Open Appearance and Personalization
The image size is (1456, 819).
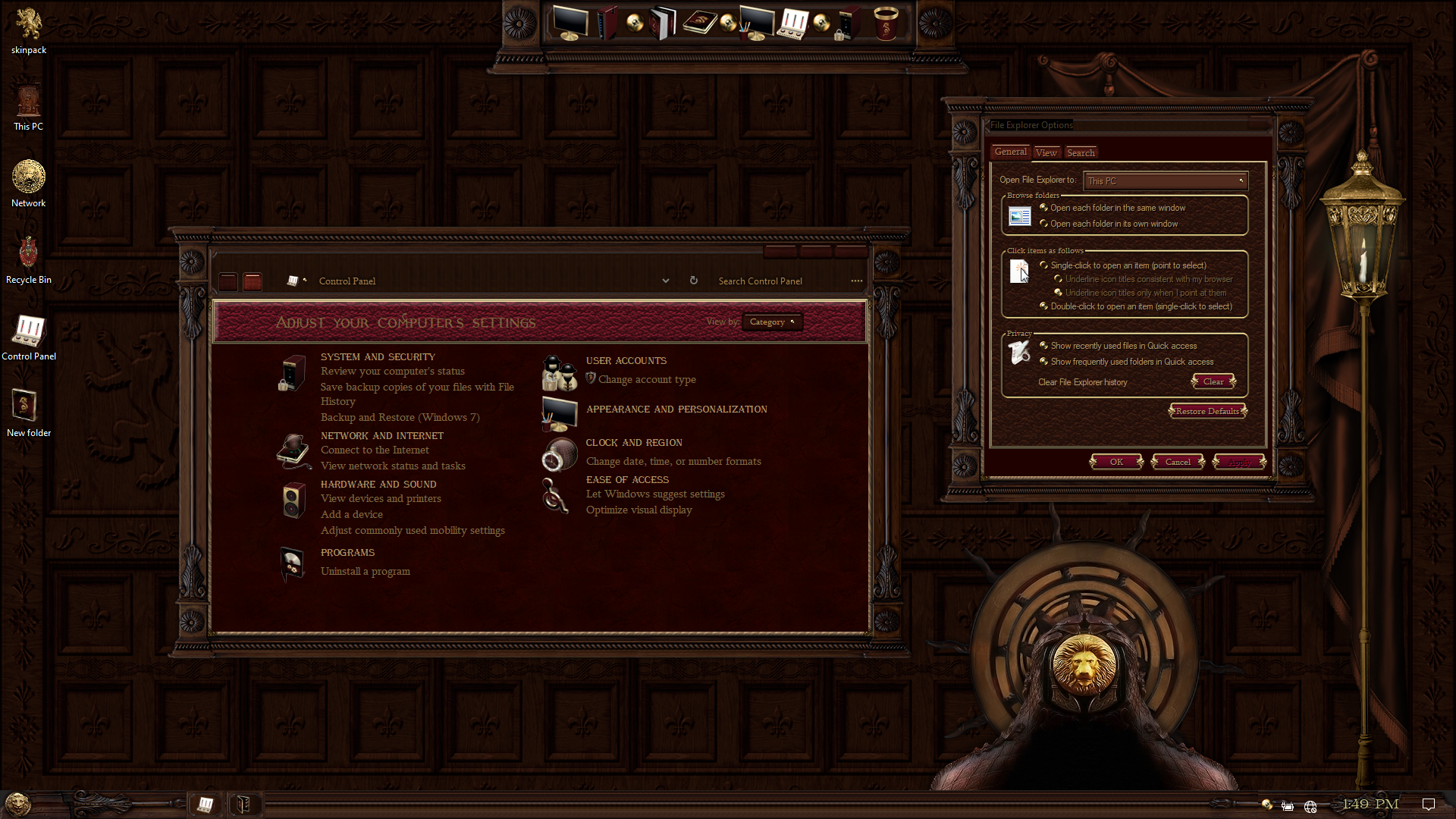click(676, 409)
